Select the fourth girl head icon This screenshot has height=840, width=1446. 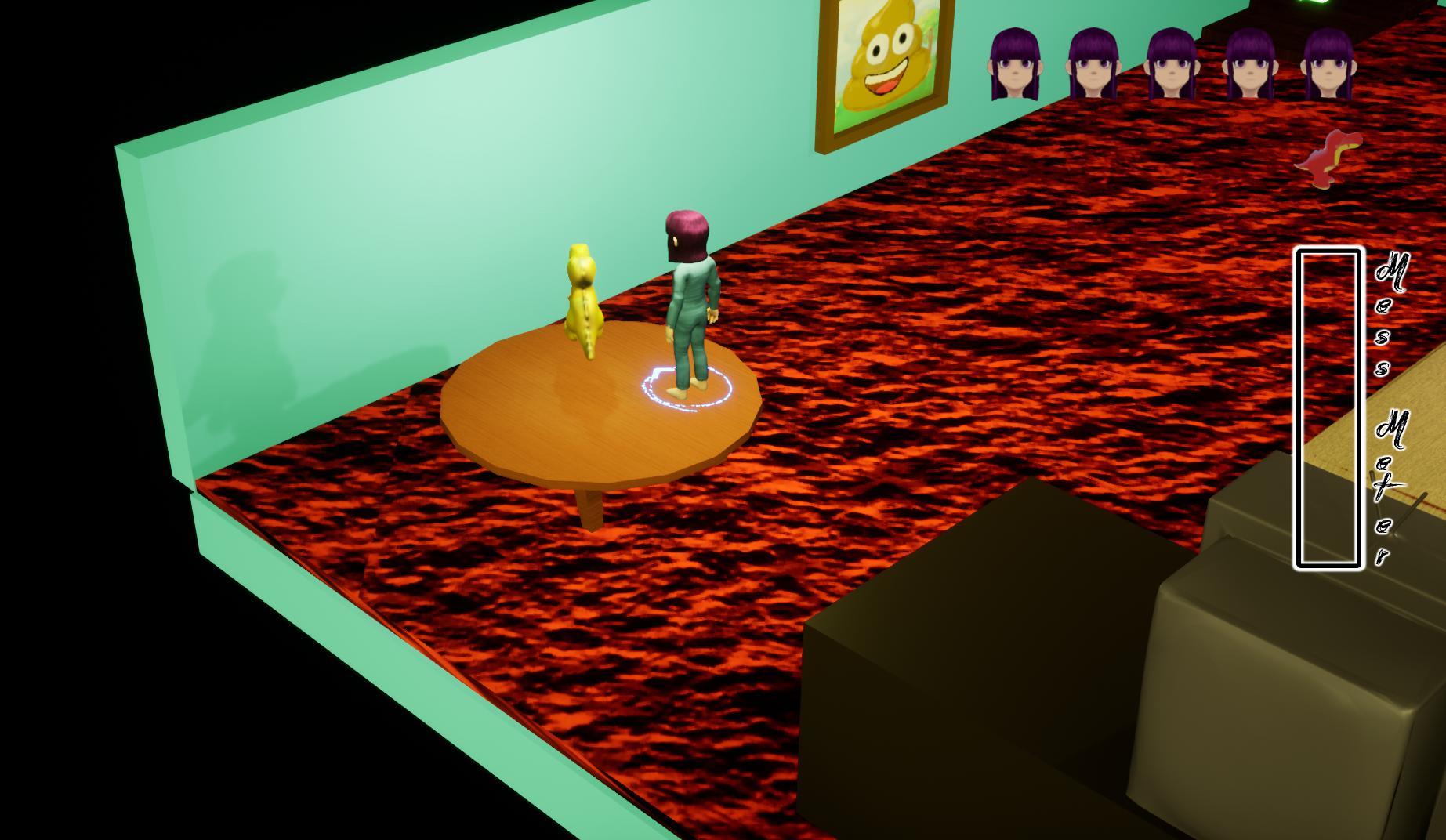1252,65
